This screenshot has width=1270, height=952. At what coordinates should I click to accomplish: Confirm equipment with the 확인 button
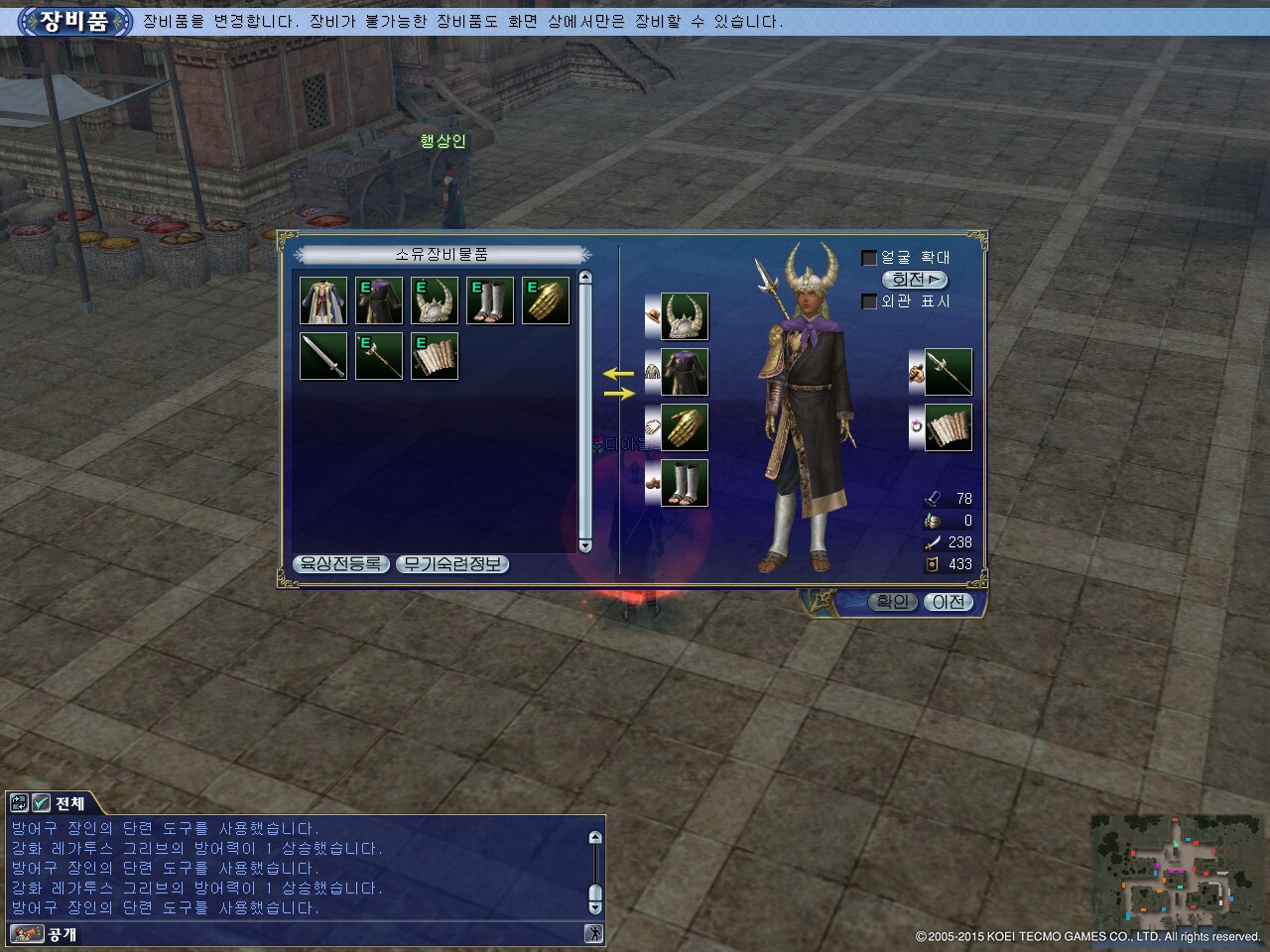pyautogui.click(x=892, y=601)
